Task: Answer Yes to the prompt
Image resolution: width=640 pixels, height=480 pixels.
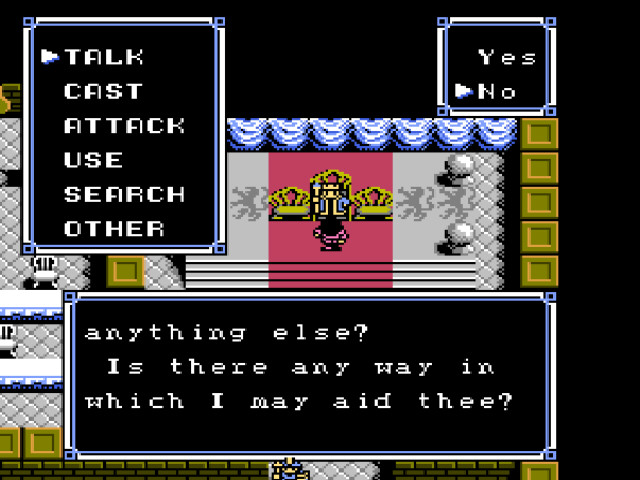Action: pos(507,57)
